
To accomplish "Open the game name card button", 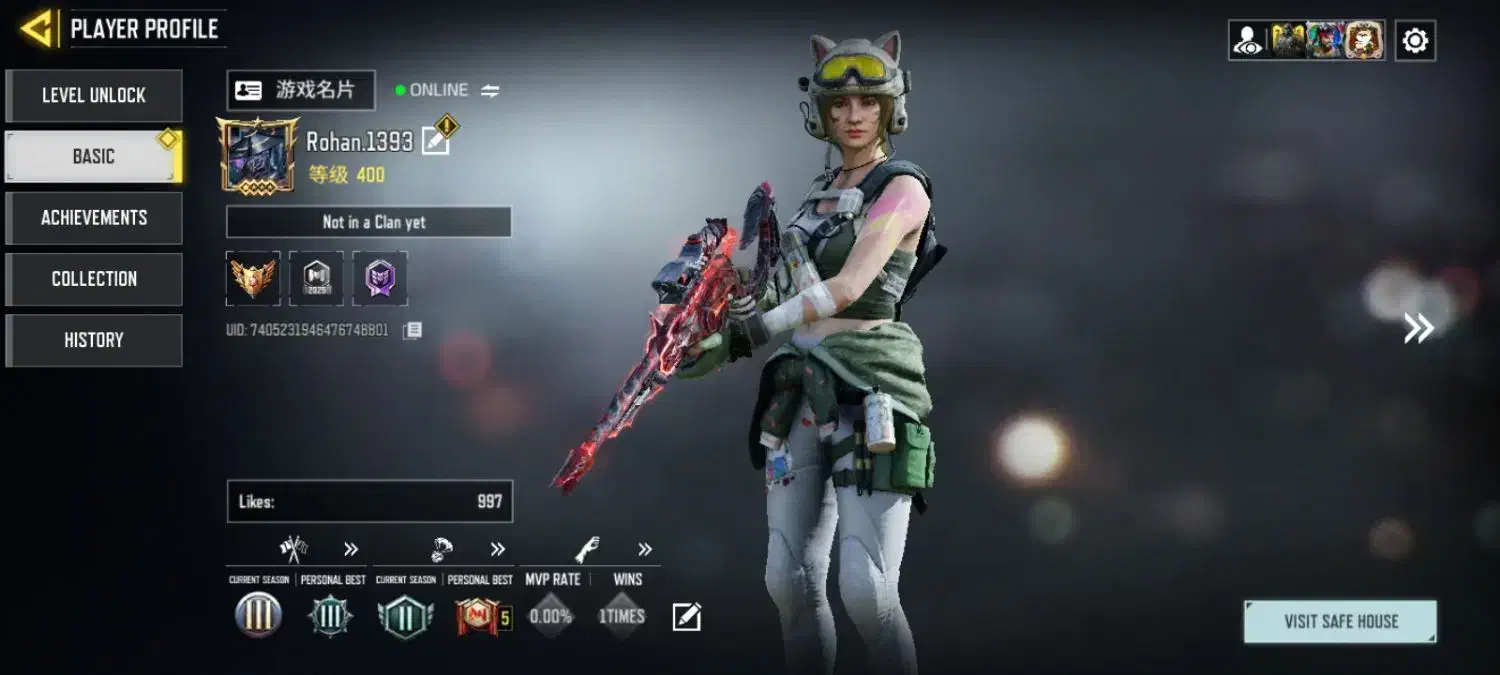I will pos(301,90).
